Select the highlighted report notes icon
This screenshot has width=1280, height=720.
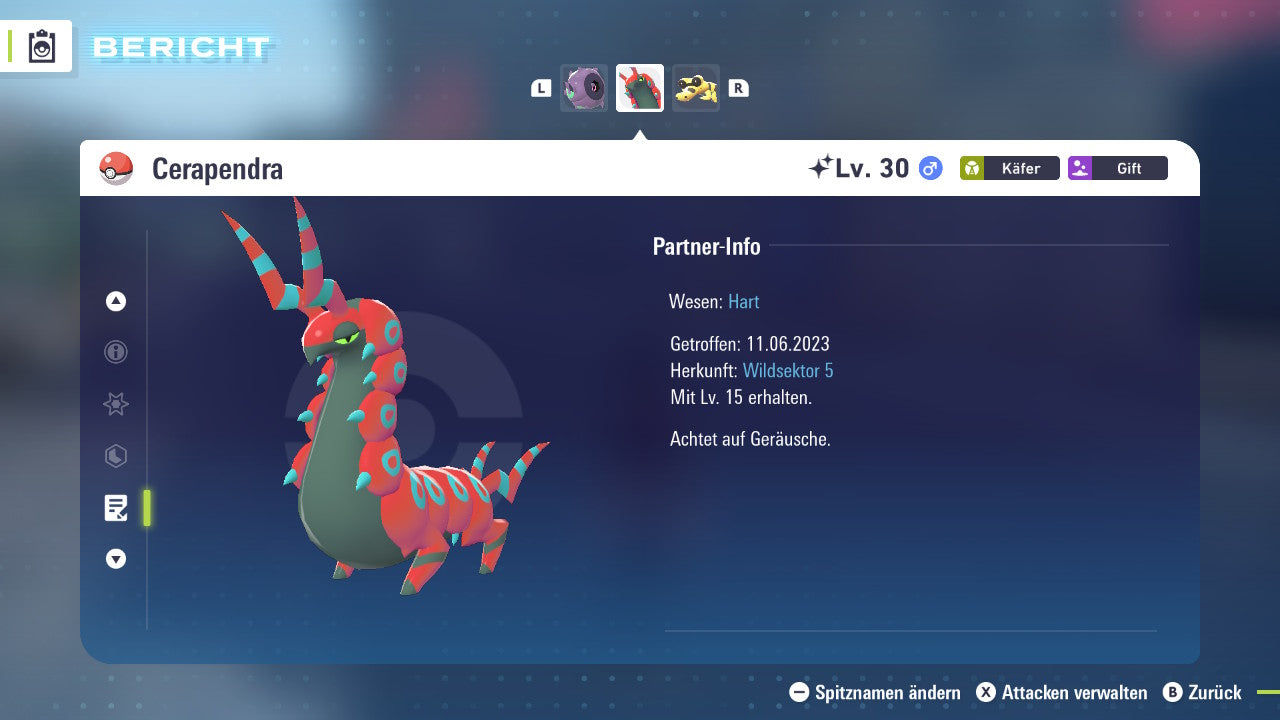point(117,508)
